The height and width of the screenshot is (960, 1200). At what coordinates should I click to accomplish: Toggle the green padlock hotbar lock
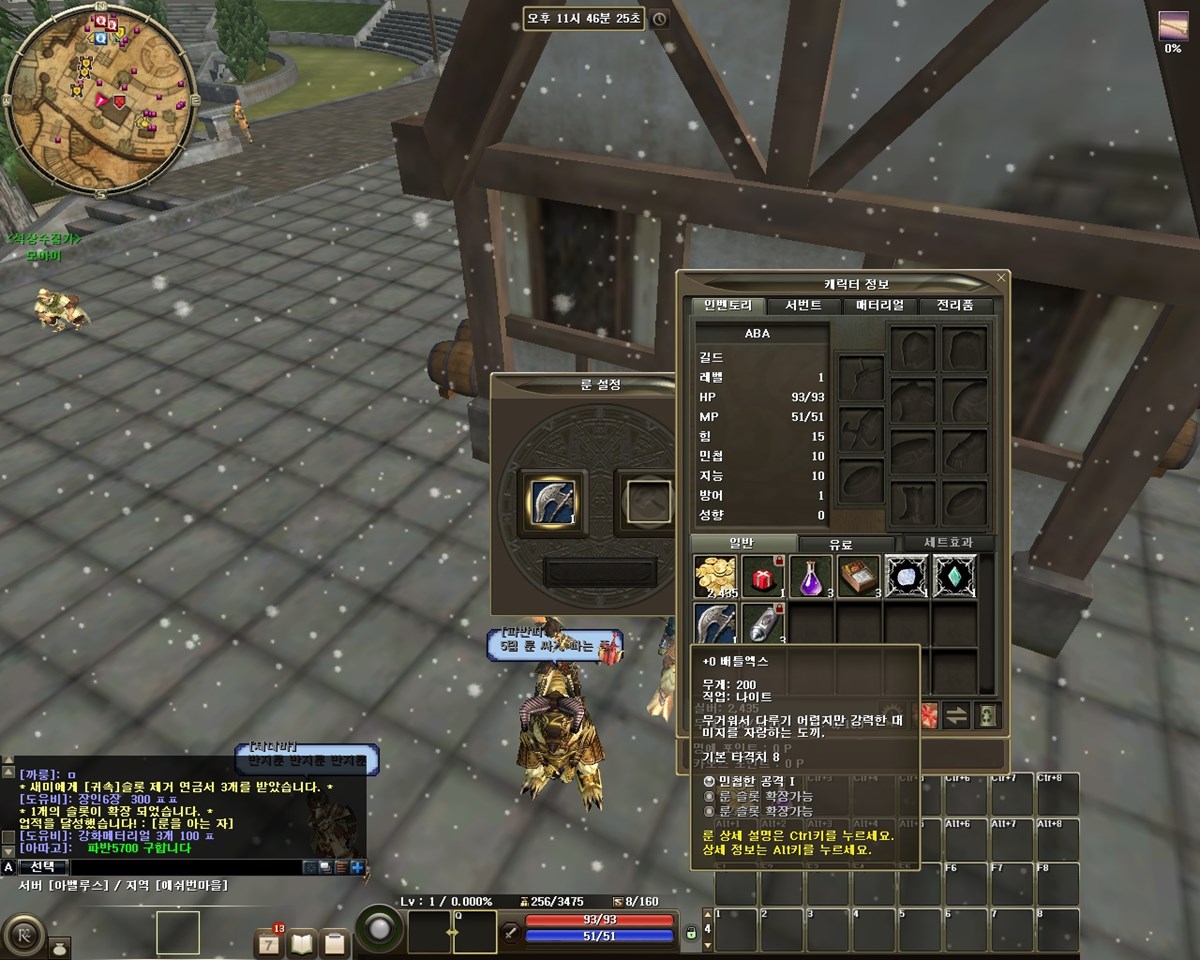click(x=691, y=933)
